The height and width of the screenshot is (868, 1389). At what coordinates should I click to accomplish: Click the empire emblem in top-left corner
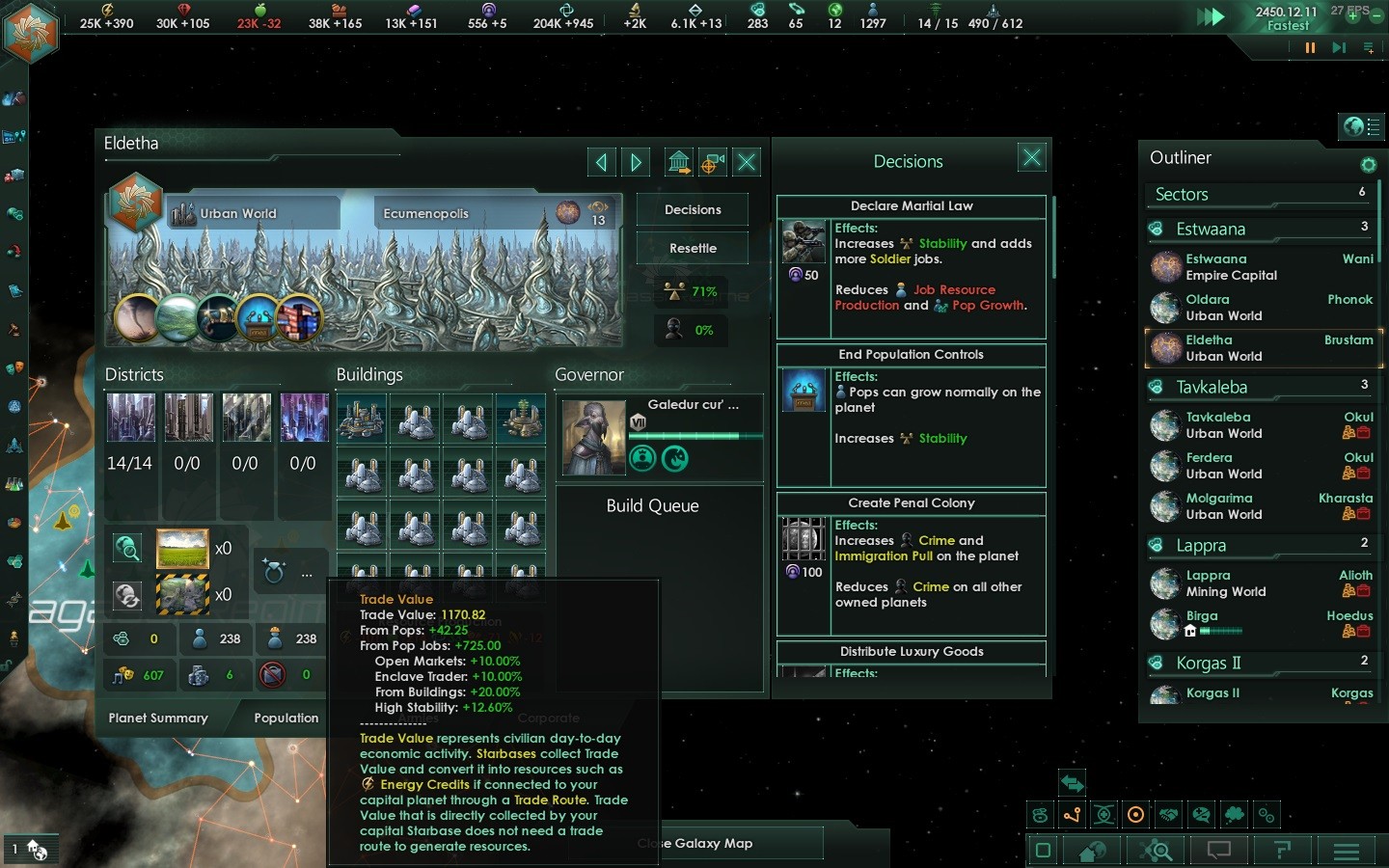point(31,31)
